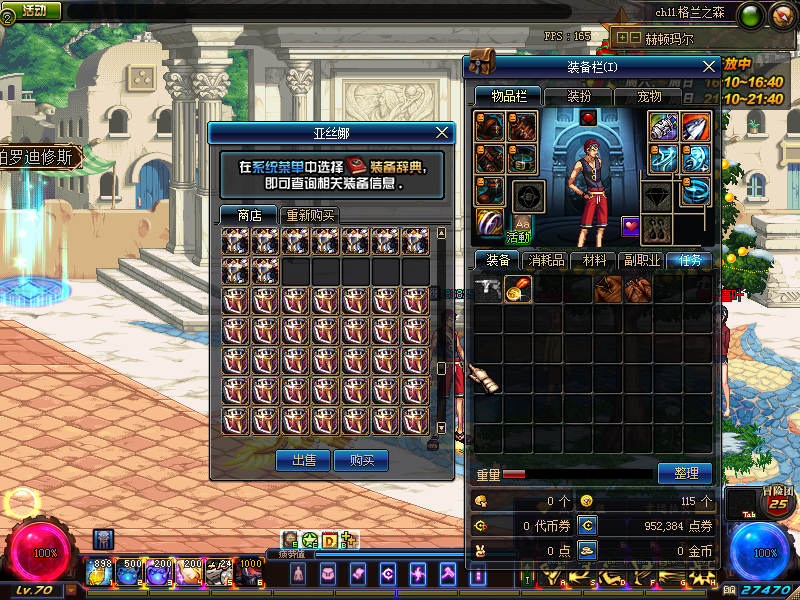Open the 装扮 avatar tab
800x600 pixels.
579,96
